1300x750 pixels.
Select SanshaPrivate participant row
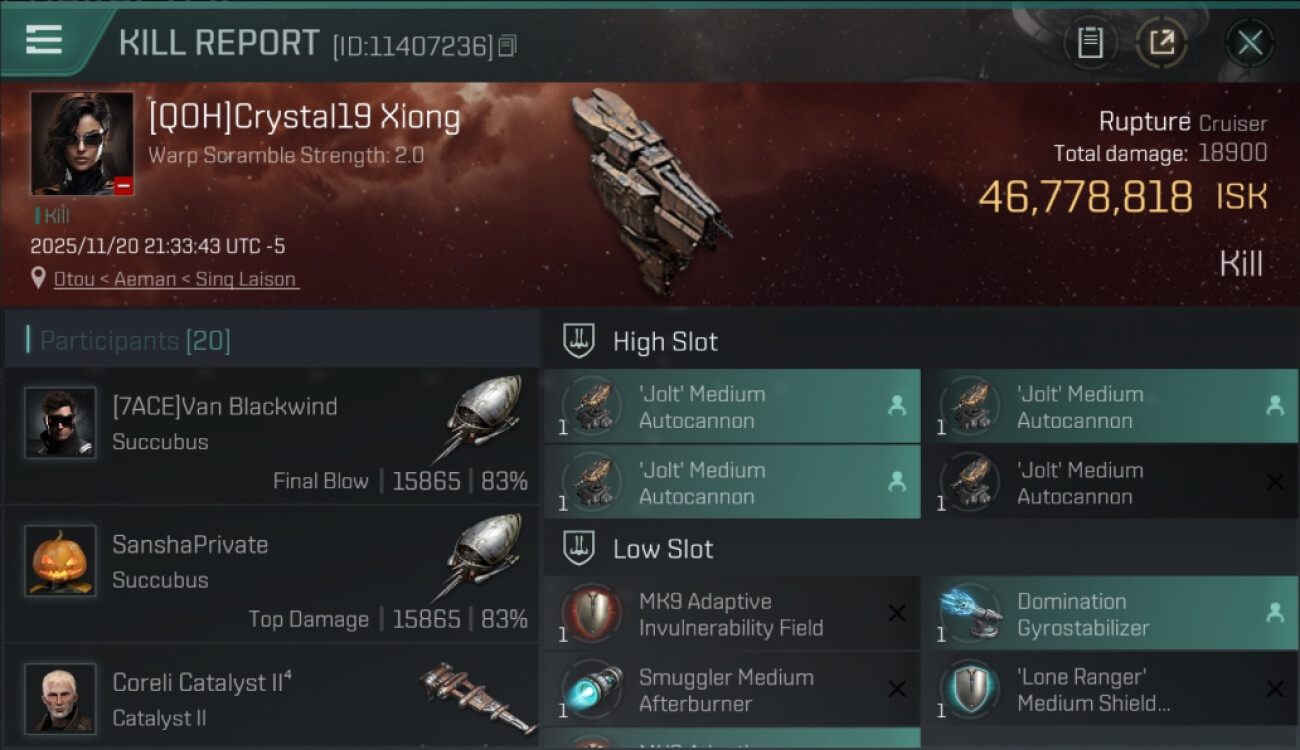point(272,573)
